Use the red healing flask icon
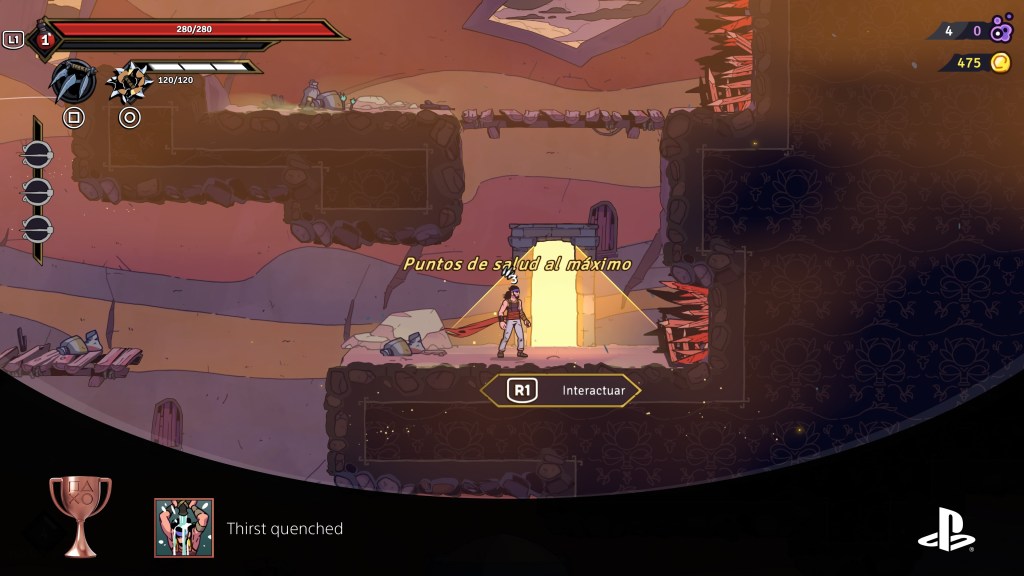Viewport: 1024px width, 576px height. (x=44, y=40)
